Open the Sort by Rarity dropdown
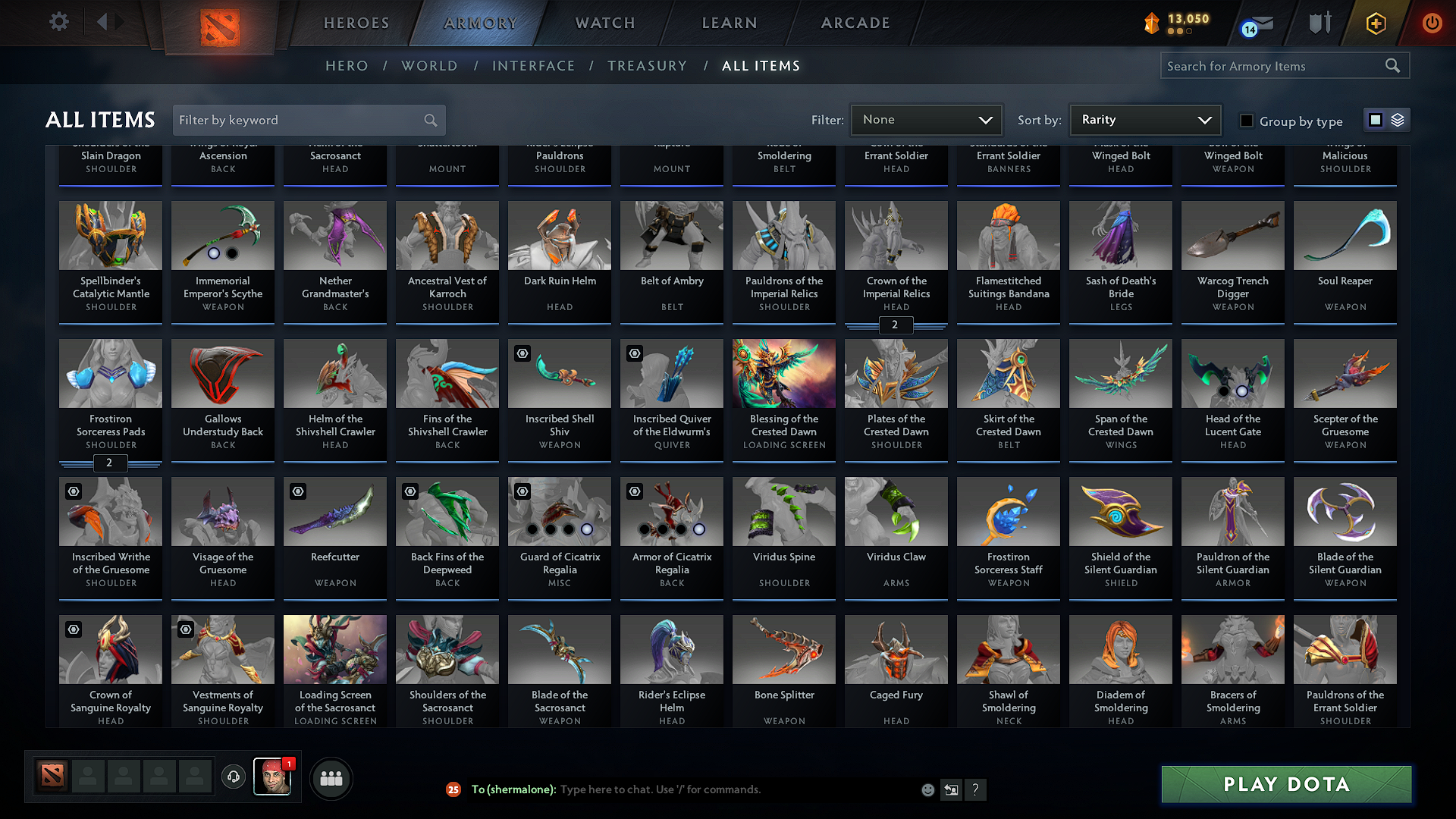Viewport: 1456px width, 819px height. [1144, 119]
